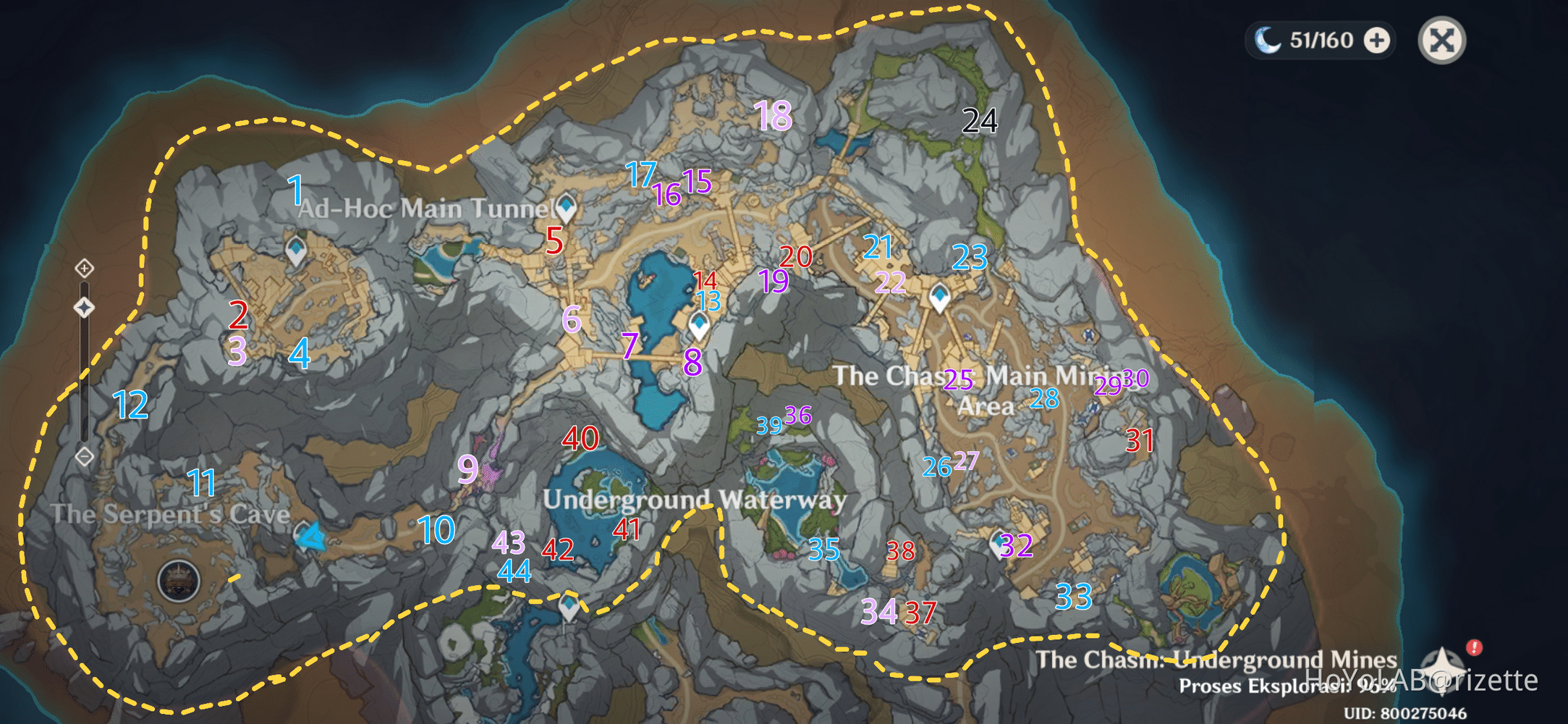Click the number 18 label near the top
Image resolution: width=1568 pixels, height=724 pixels.
pos(774,114)
